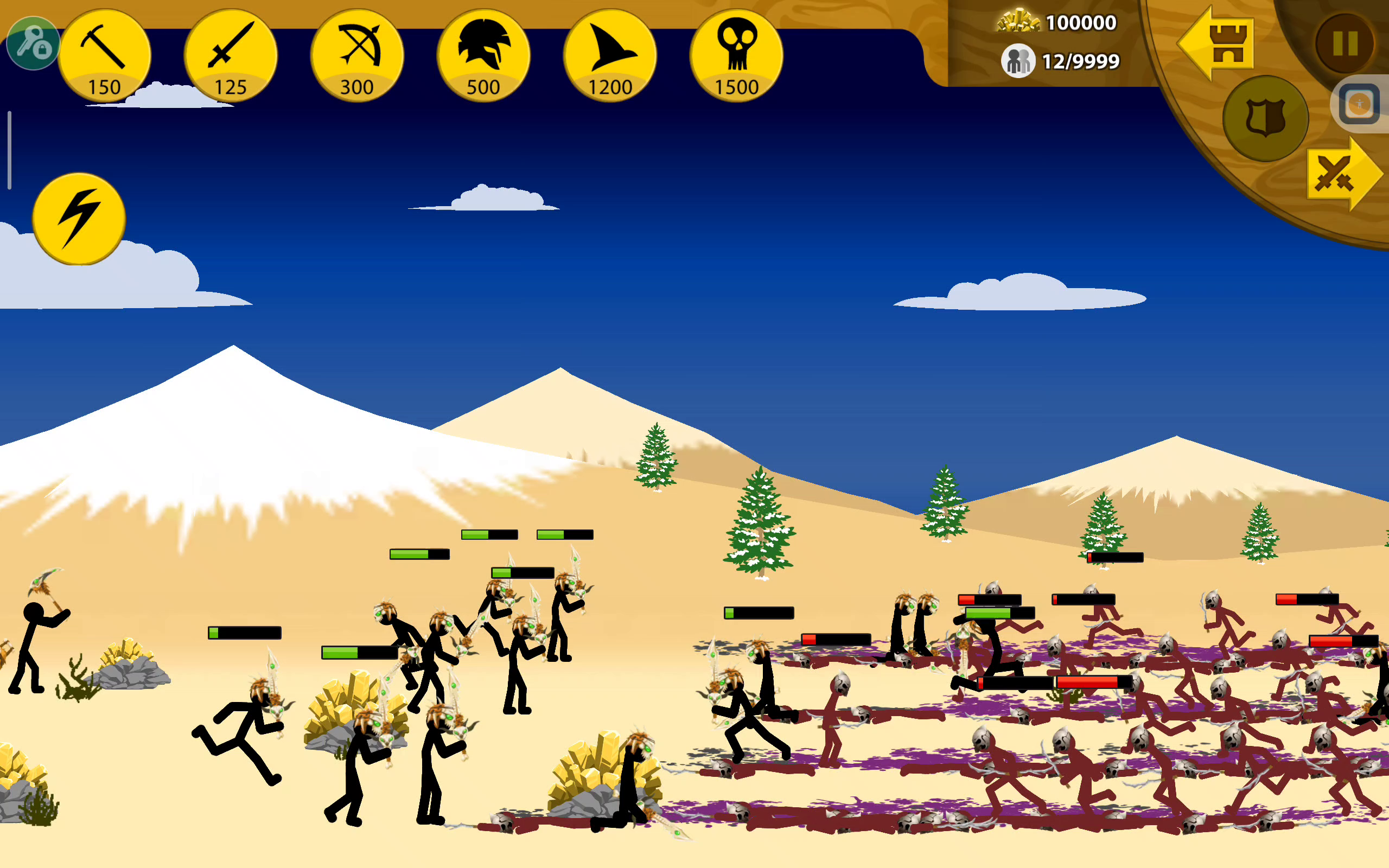This screenshot has height=868, width=1389.
Task: Pause the game
Action: click(1345, 43)
